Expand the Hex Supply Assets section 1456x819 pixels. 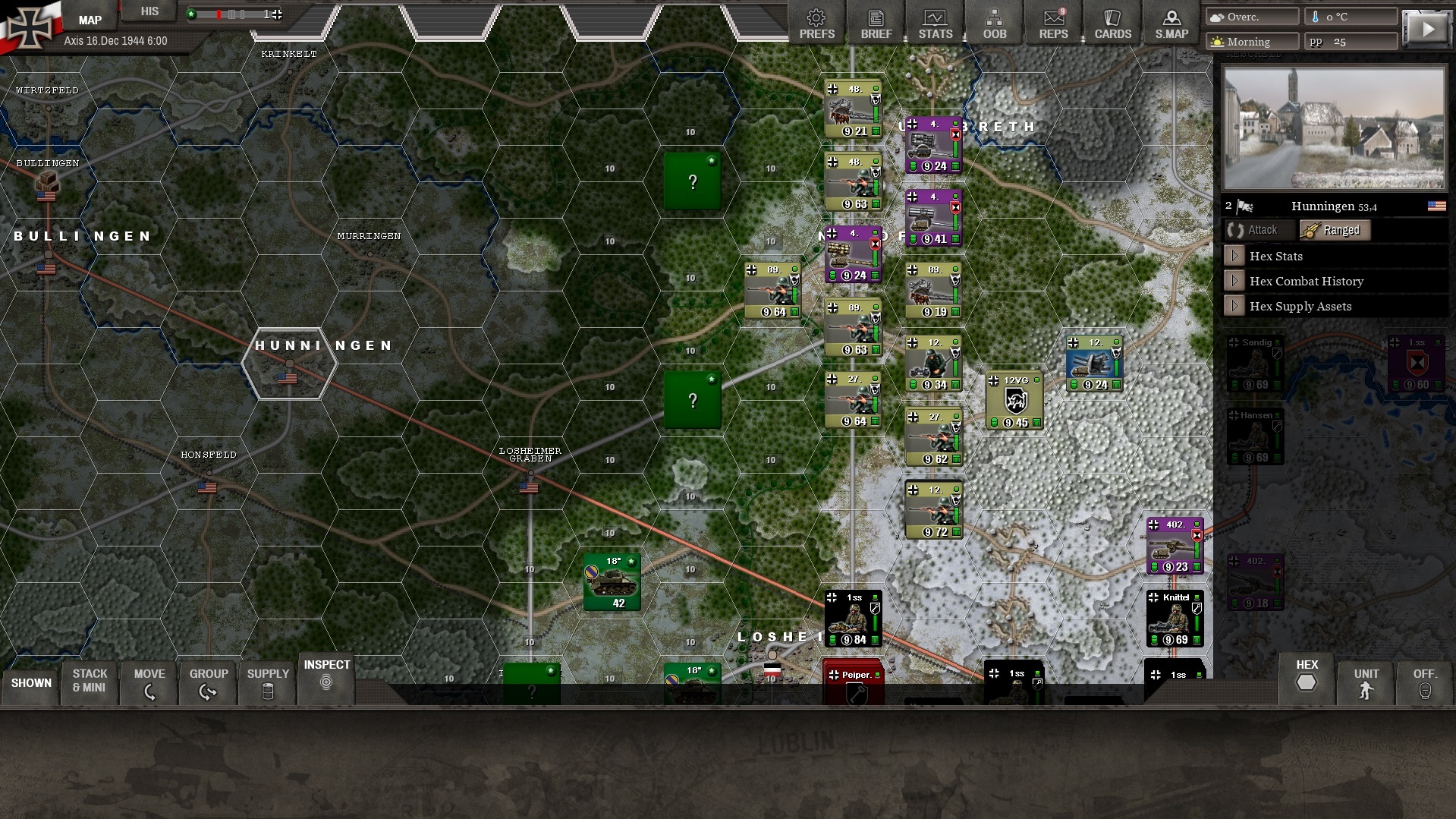point(1300,306)
